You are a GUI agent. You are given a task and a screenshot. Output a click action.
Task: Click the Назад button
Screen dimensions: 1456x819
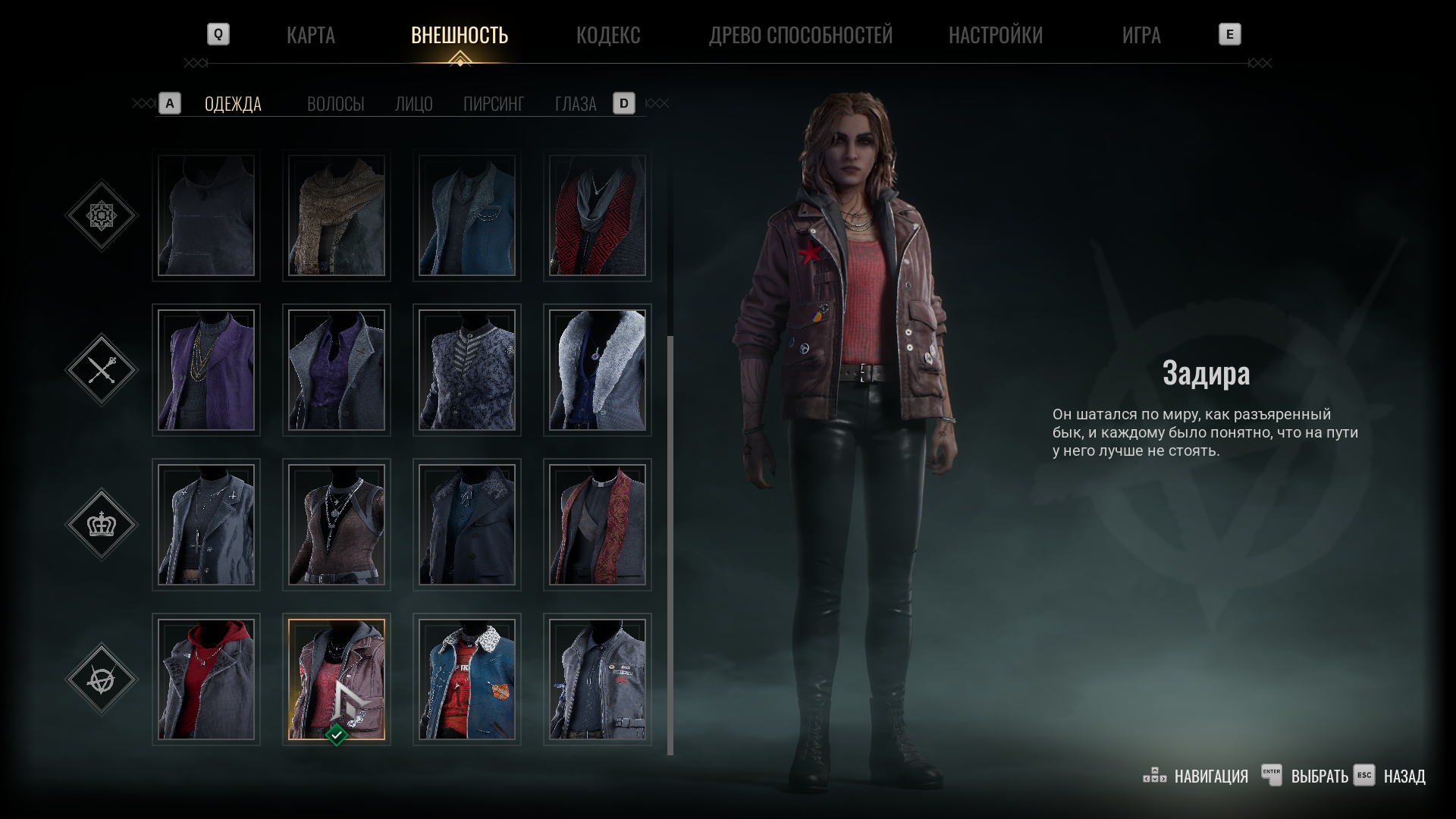(1403, 777)
